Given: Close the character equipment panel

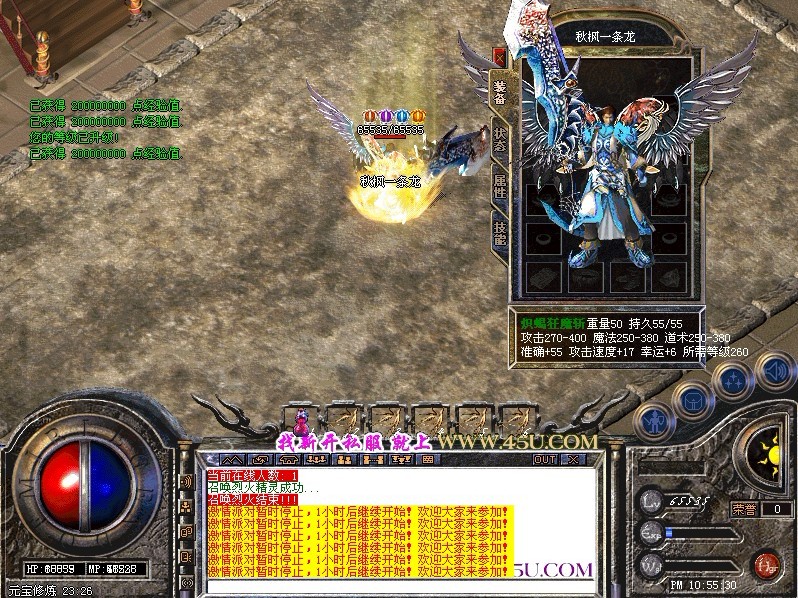Looking at the screenshot, I should point(499,58).
